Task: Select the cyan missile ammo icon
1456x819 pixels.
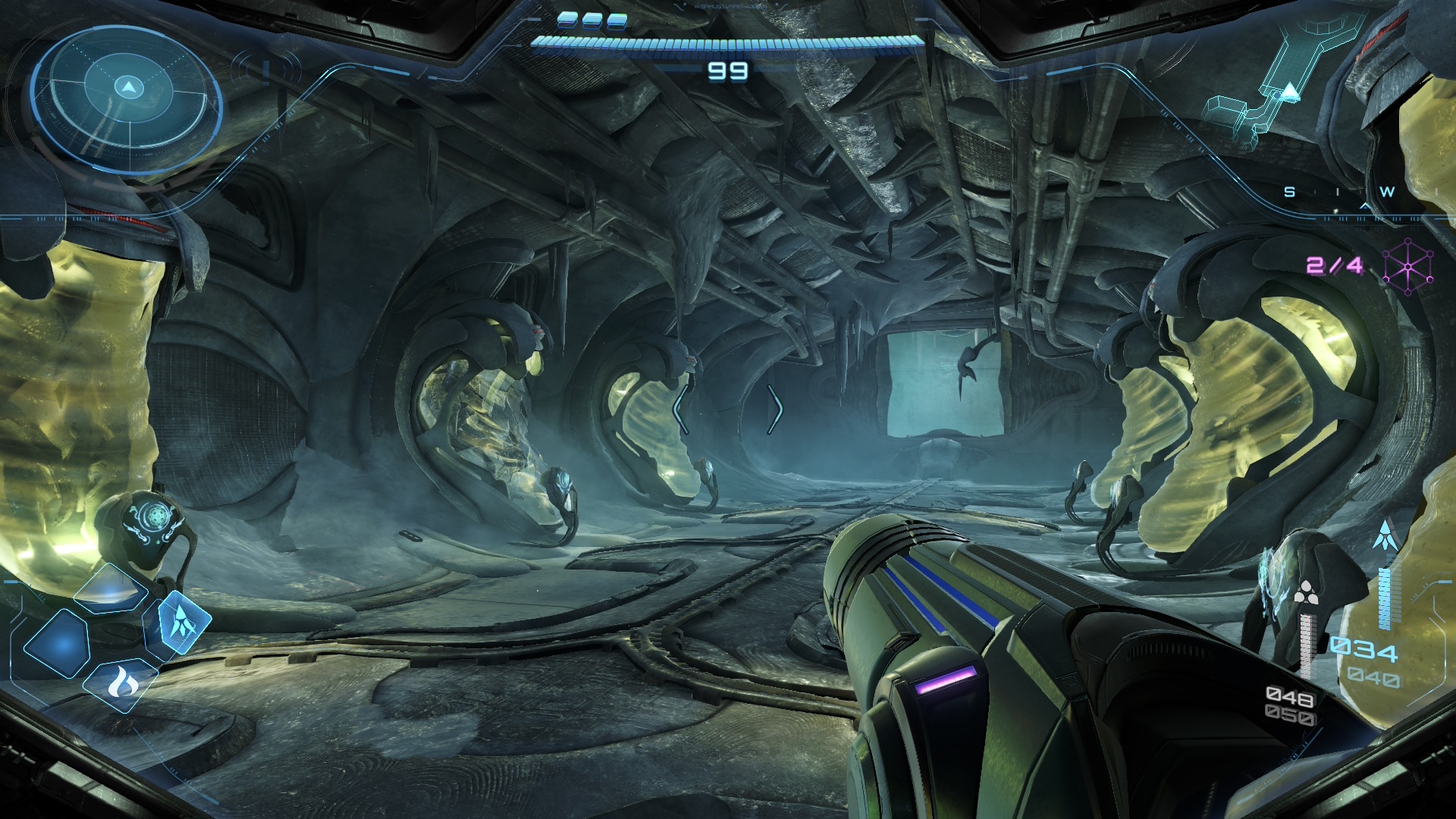Action: pos(1385,536)
